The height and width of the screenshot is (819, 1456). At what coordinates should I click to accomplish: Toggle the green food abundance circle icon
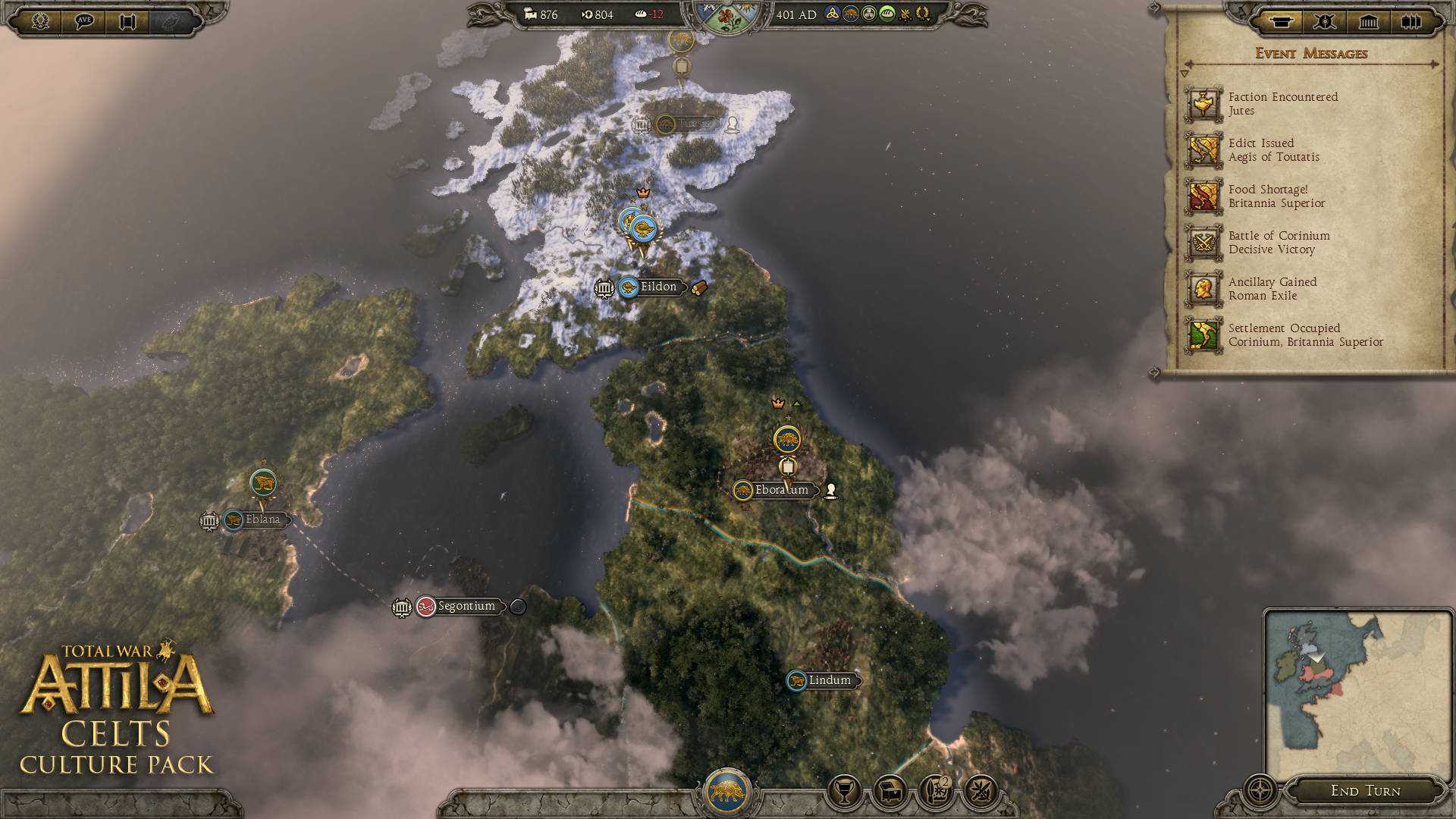[x=887, y=14]
